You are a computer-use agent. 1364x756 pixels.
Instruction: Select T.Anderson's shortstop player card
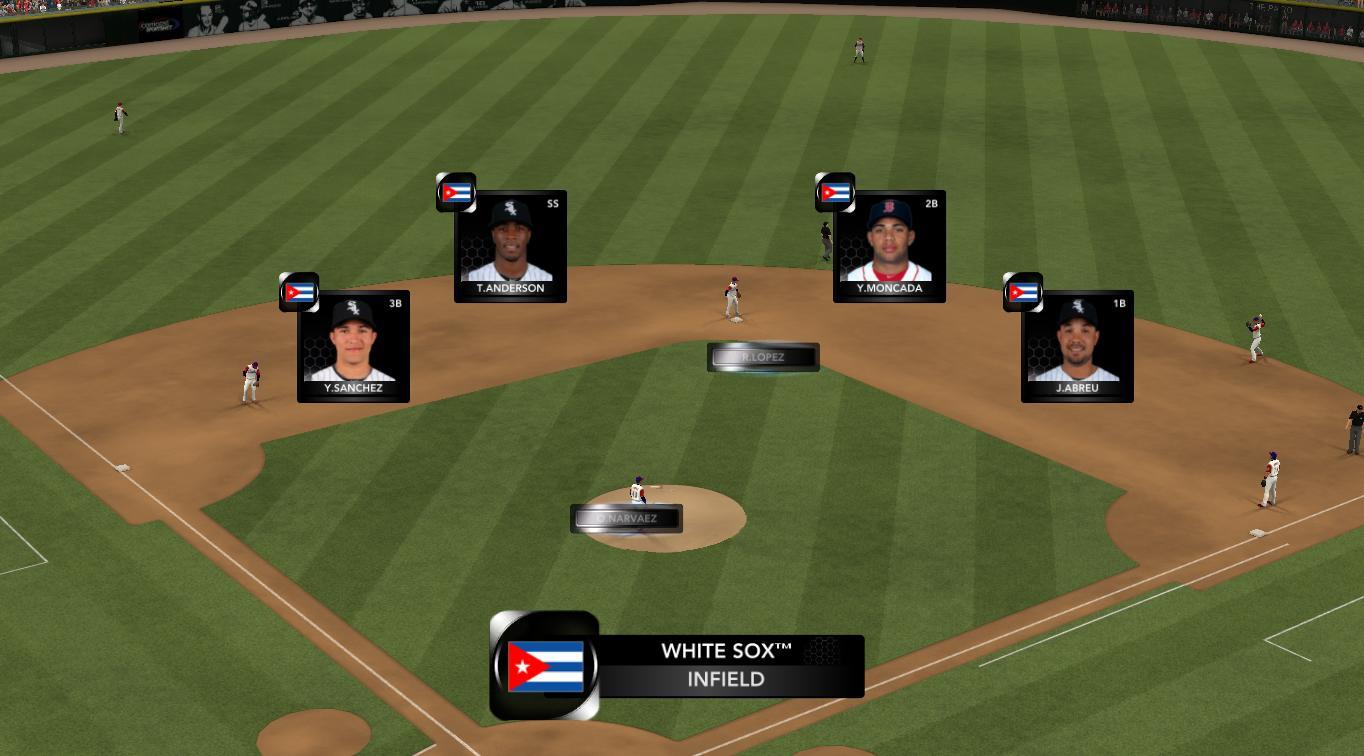click(510, 246)
